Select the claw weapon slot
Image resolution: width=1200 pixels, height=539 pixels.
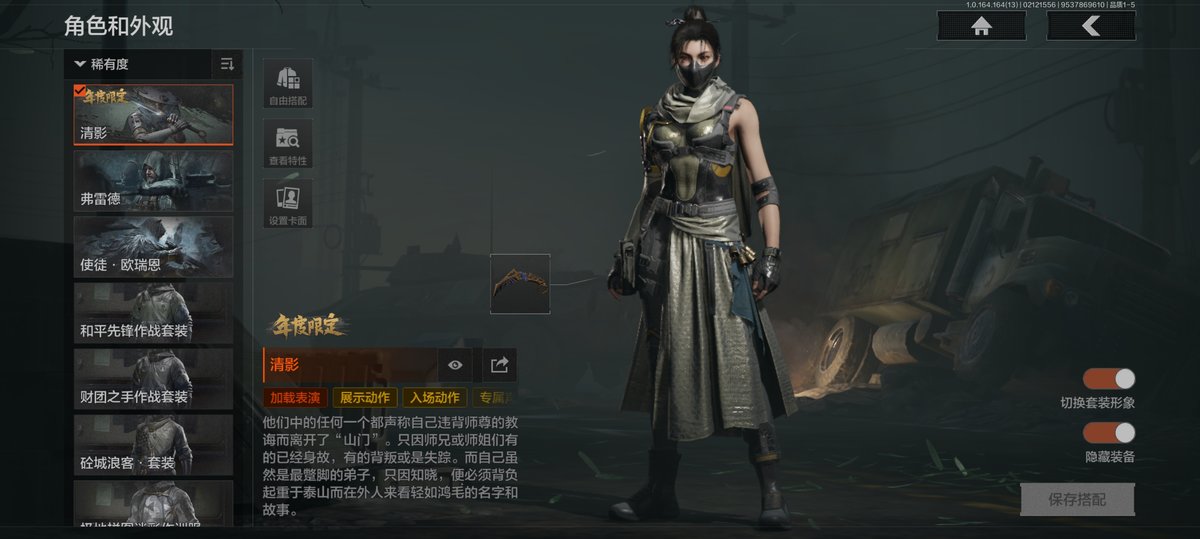pyautogui.click(x=520, y=284)
